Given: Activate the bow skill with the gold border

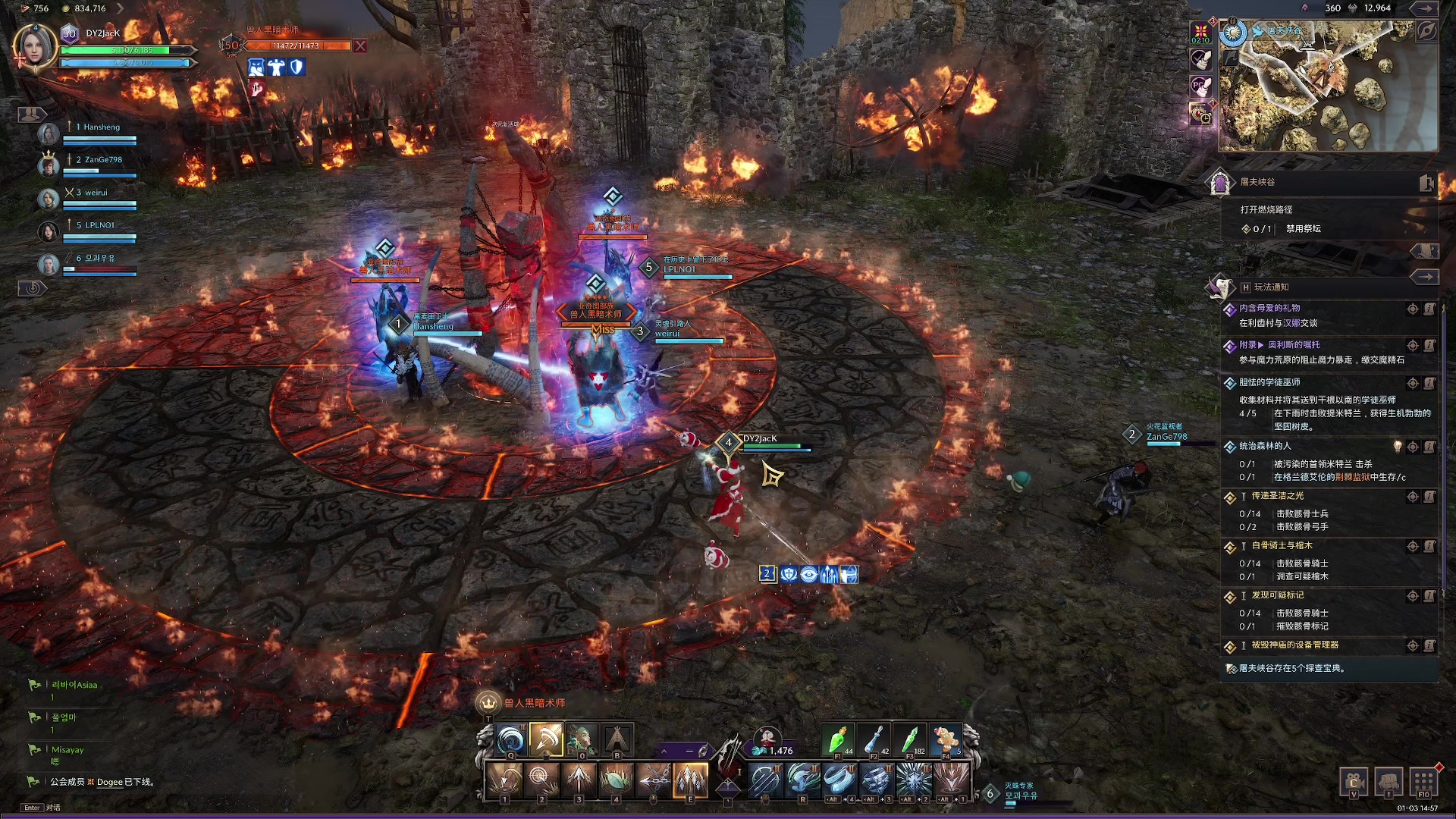Looking at the screenshot, I should pos(546,739).
